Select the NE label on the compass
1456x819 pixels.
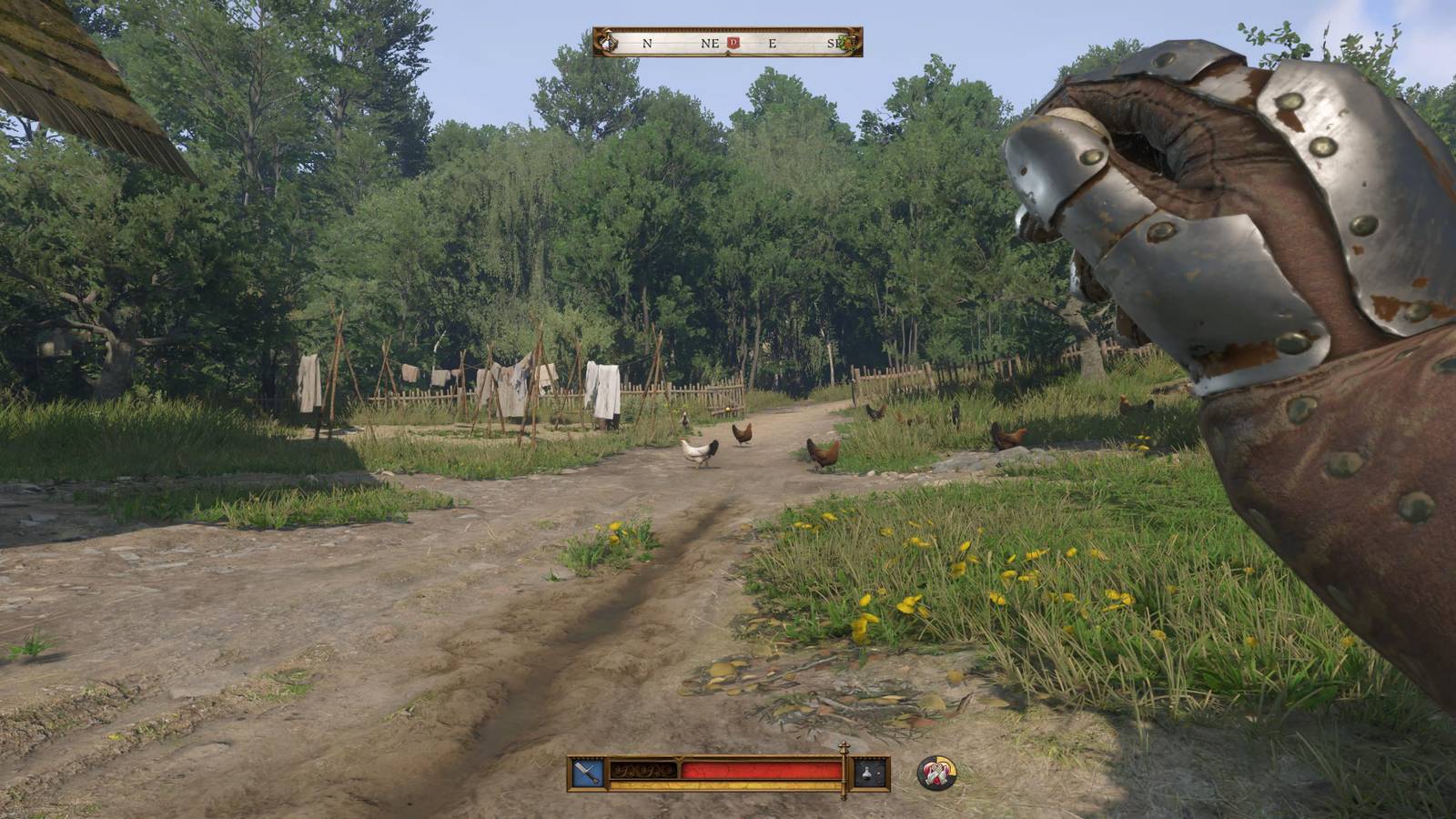pyautogui.click(x=710, y=43)
